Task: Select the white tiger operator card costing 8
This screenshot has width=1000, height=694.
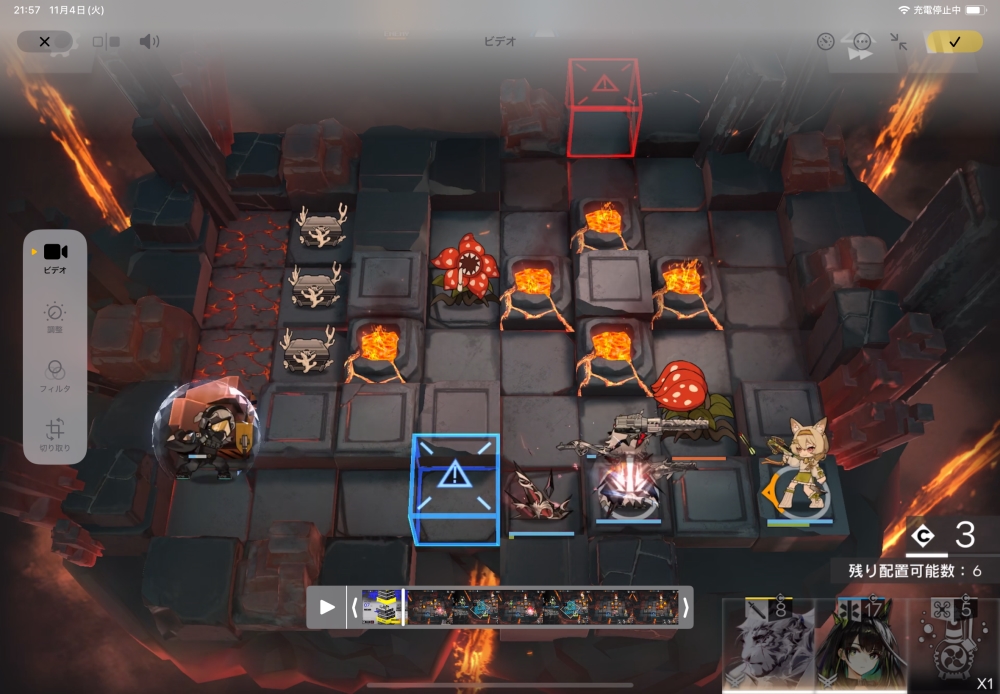Action: (768, 646)
